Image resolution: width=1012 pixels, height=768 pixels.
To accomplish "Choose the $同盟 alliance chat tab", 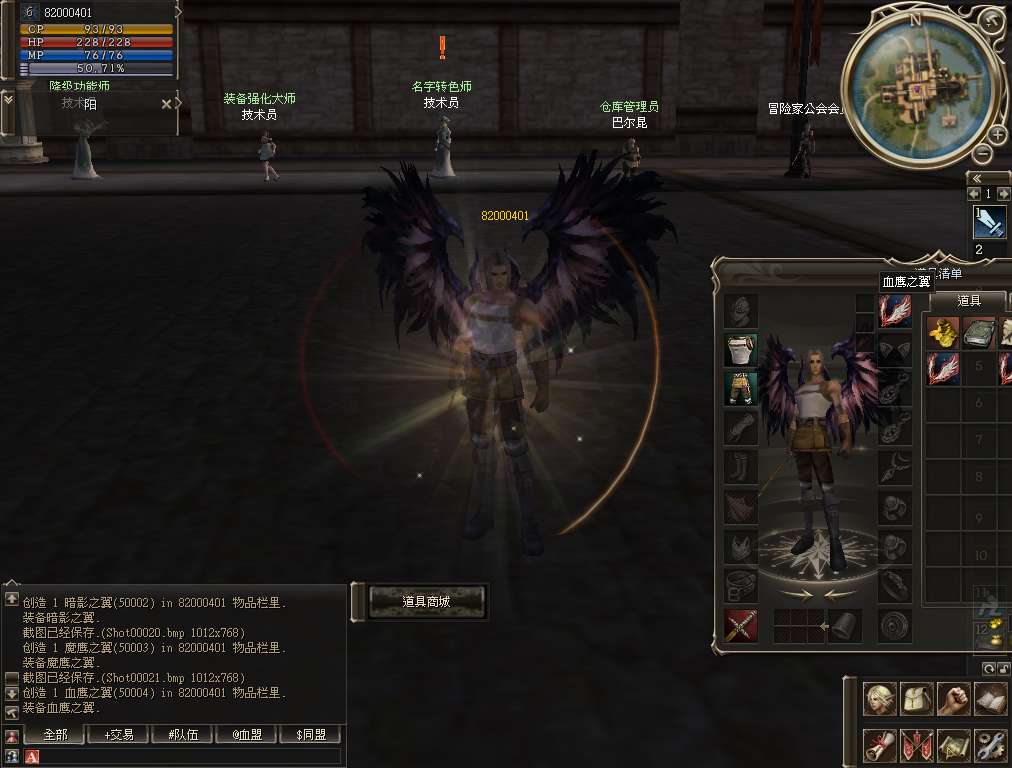I will tap(311, 734).
